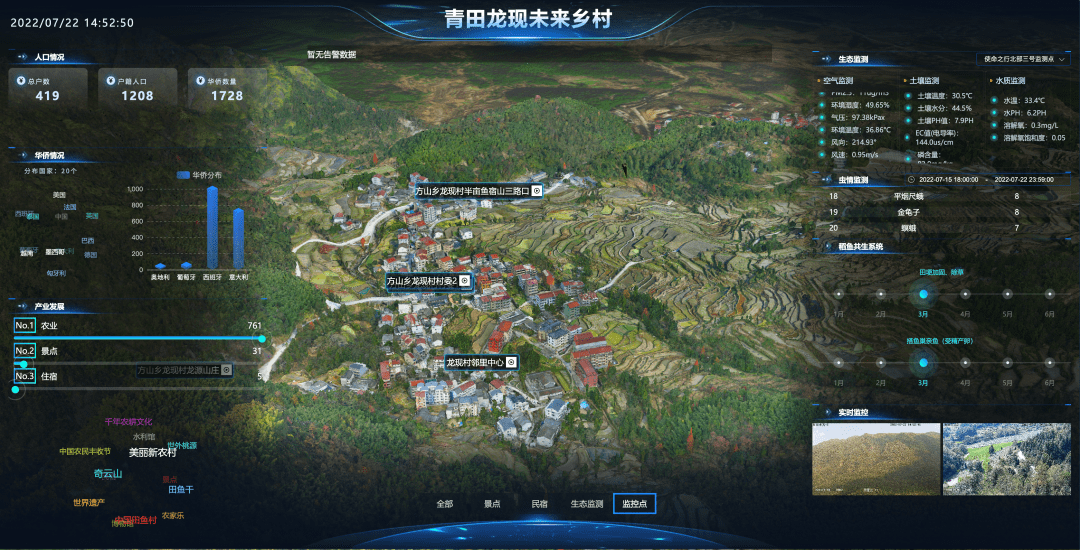
Task: Select the 美丽新农村 word cloud tag
Action: coord(152,453)
